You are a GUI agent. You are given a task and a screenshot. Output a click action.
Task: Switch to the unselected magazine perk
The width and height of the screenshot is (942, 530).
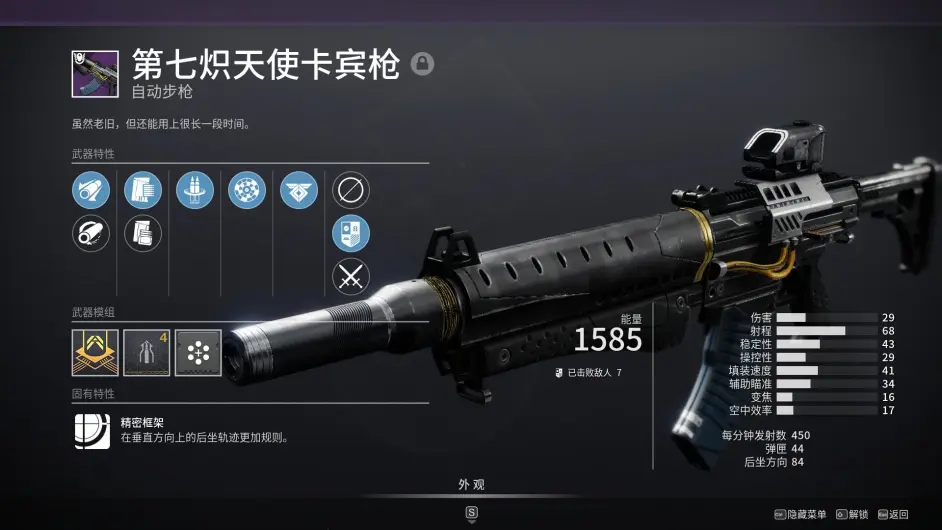click(143, 234)
